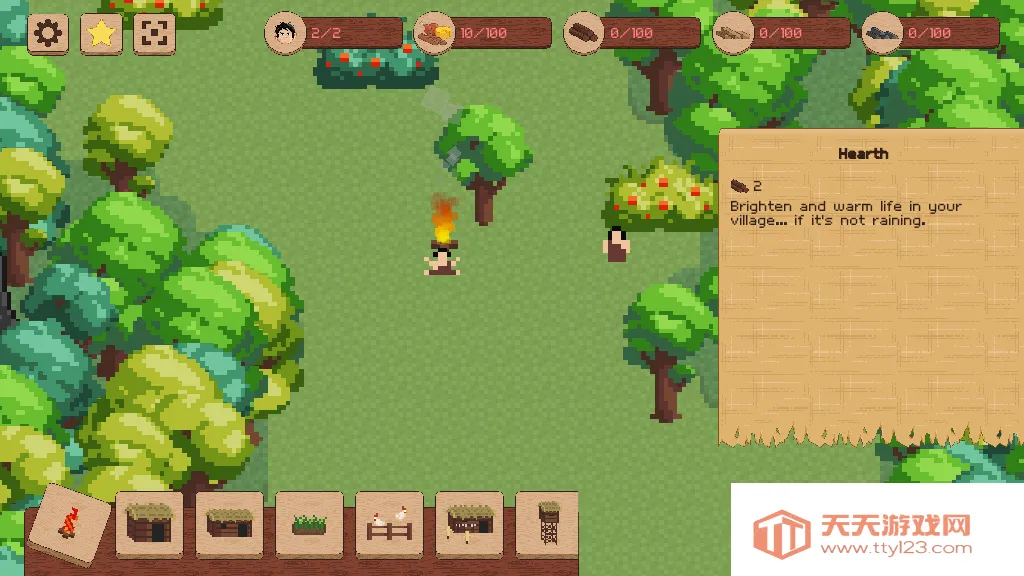This screenshot has width=1024, height=576.
Task: Click the villager population portrait icon
Action: 285,33
